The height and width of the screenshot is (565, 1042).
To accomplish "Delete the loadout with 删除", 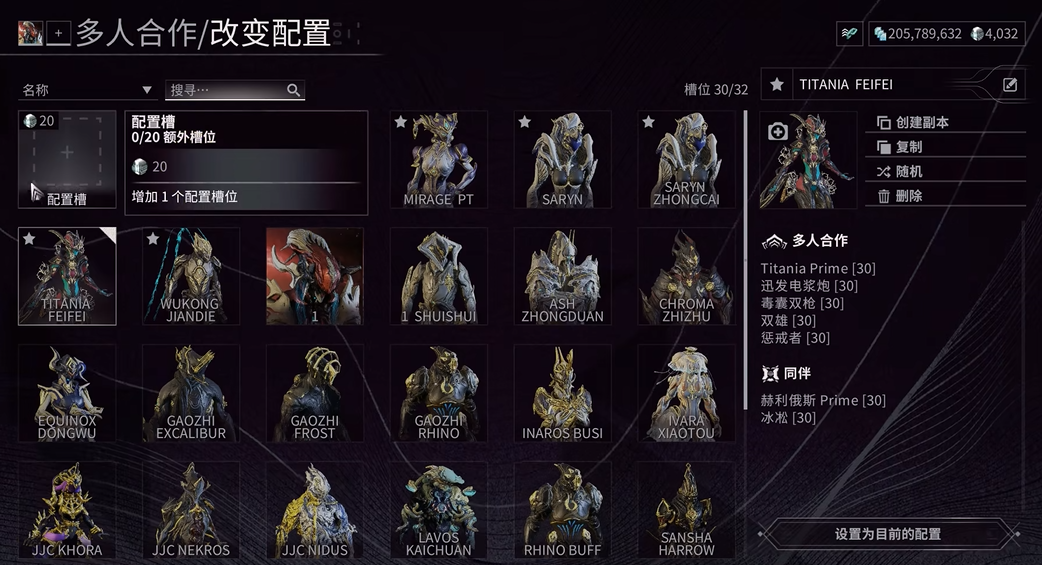I will 909,196.
